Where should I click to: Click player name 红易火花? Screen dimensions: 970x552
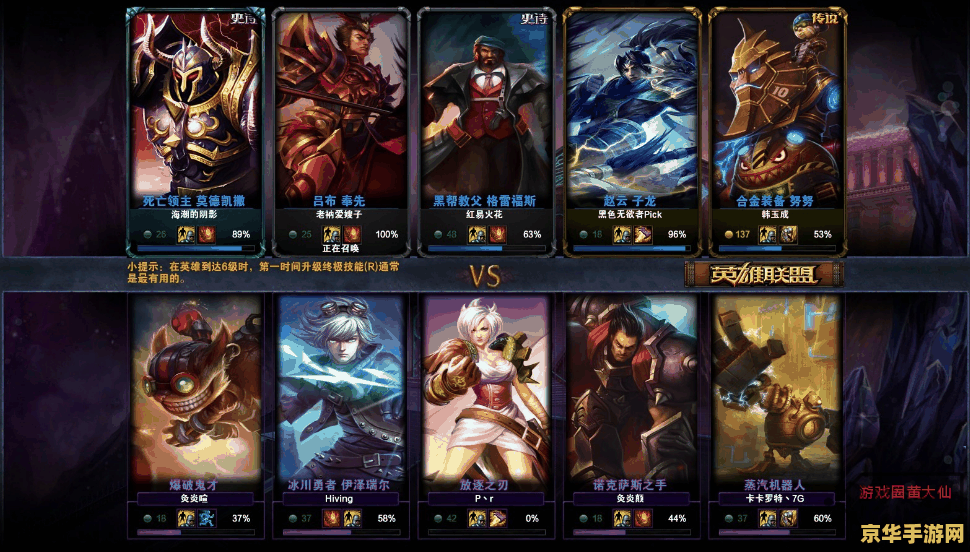(x=484, y=215)
